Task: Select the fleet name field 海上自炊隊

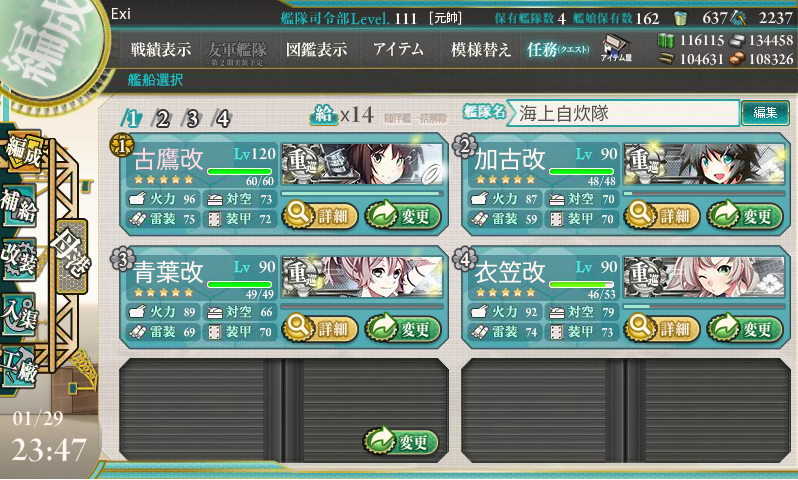Action: coord(622,113)
